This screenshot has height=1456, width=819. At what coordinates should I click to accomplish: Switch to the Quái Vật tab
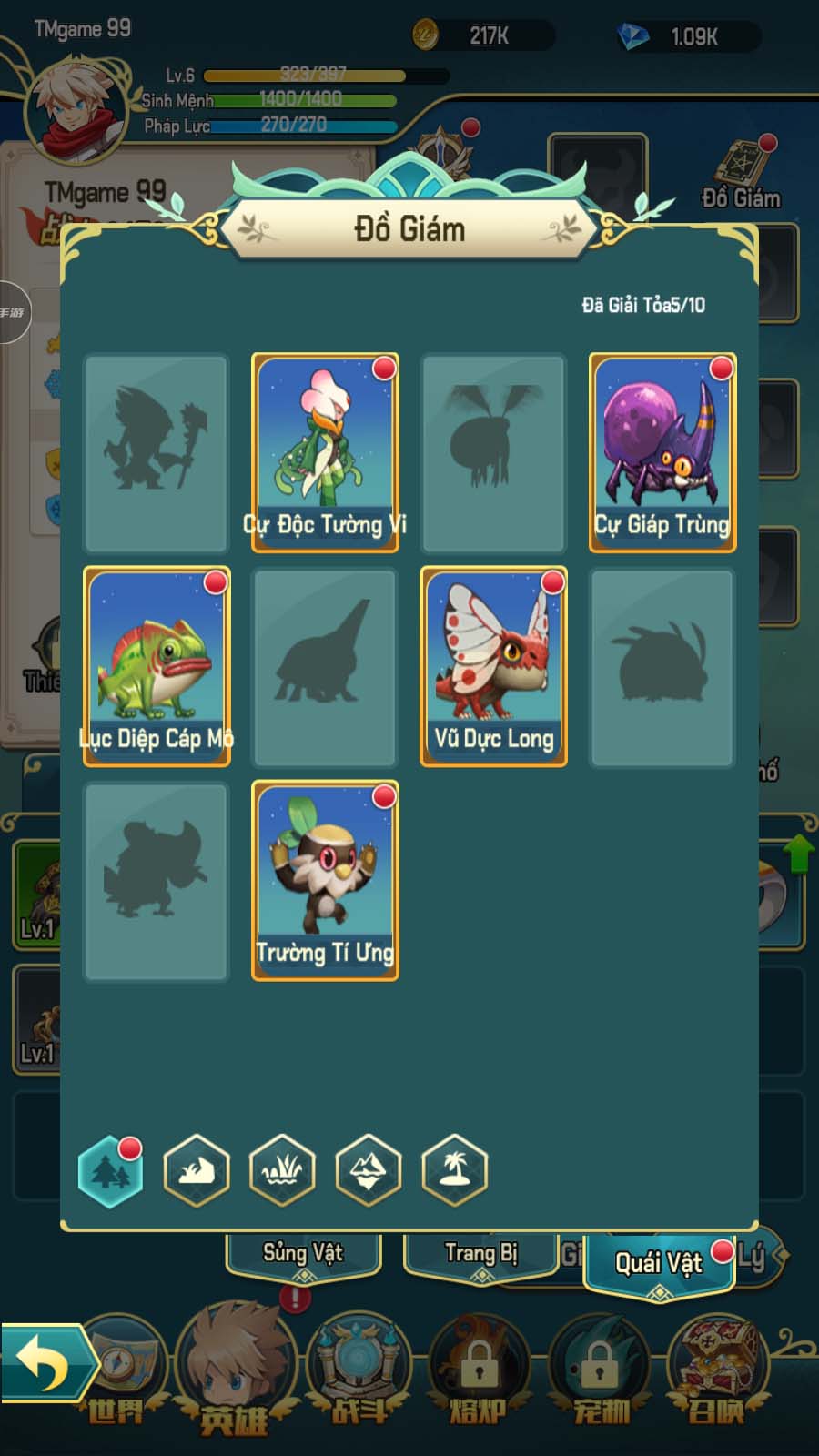tap(659, 1263)
